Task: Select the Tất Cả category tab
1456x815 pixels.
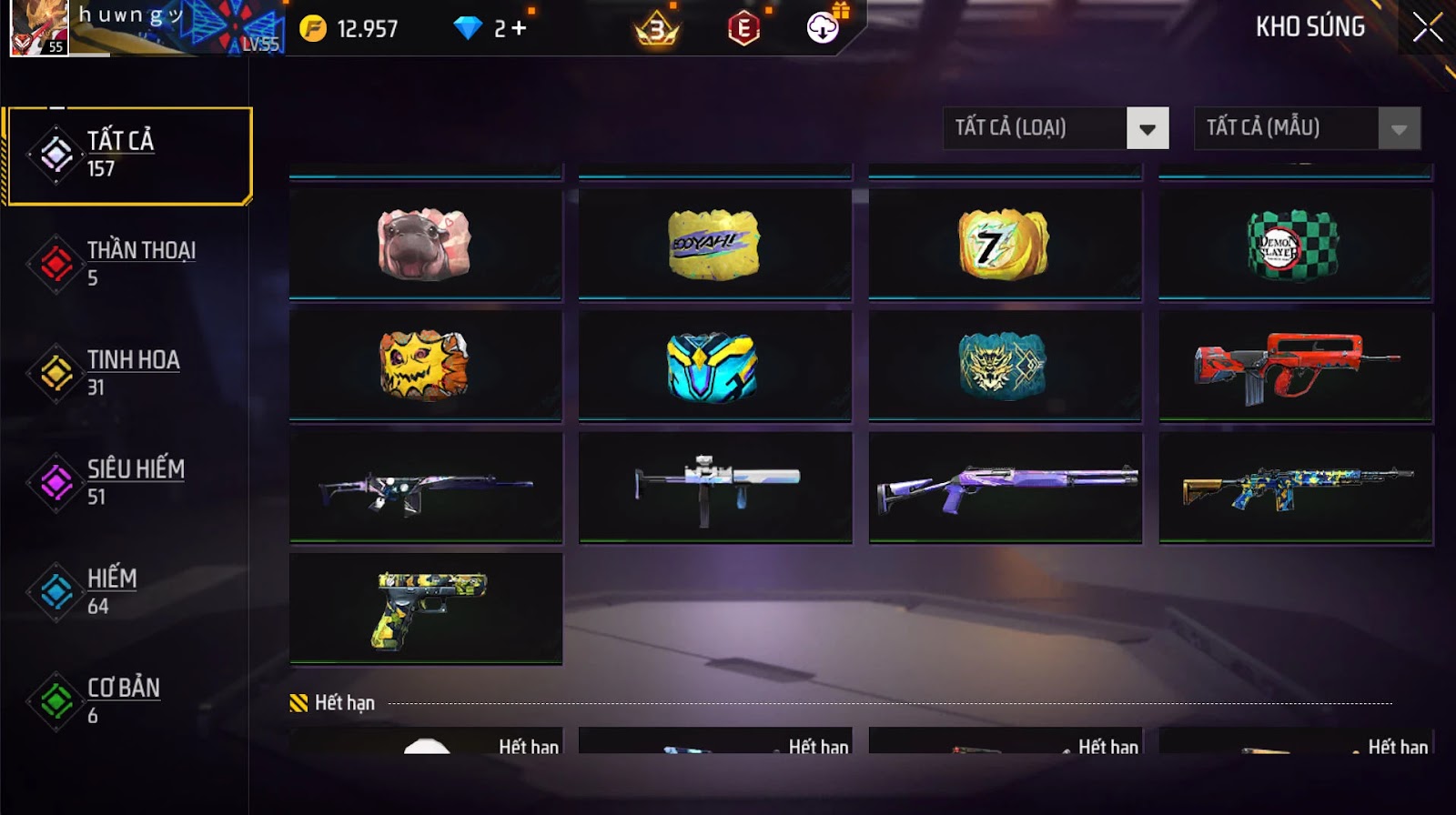Action: tap(127, 156)
